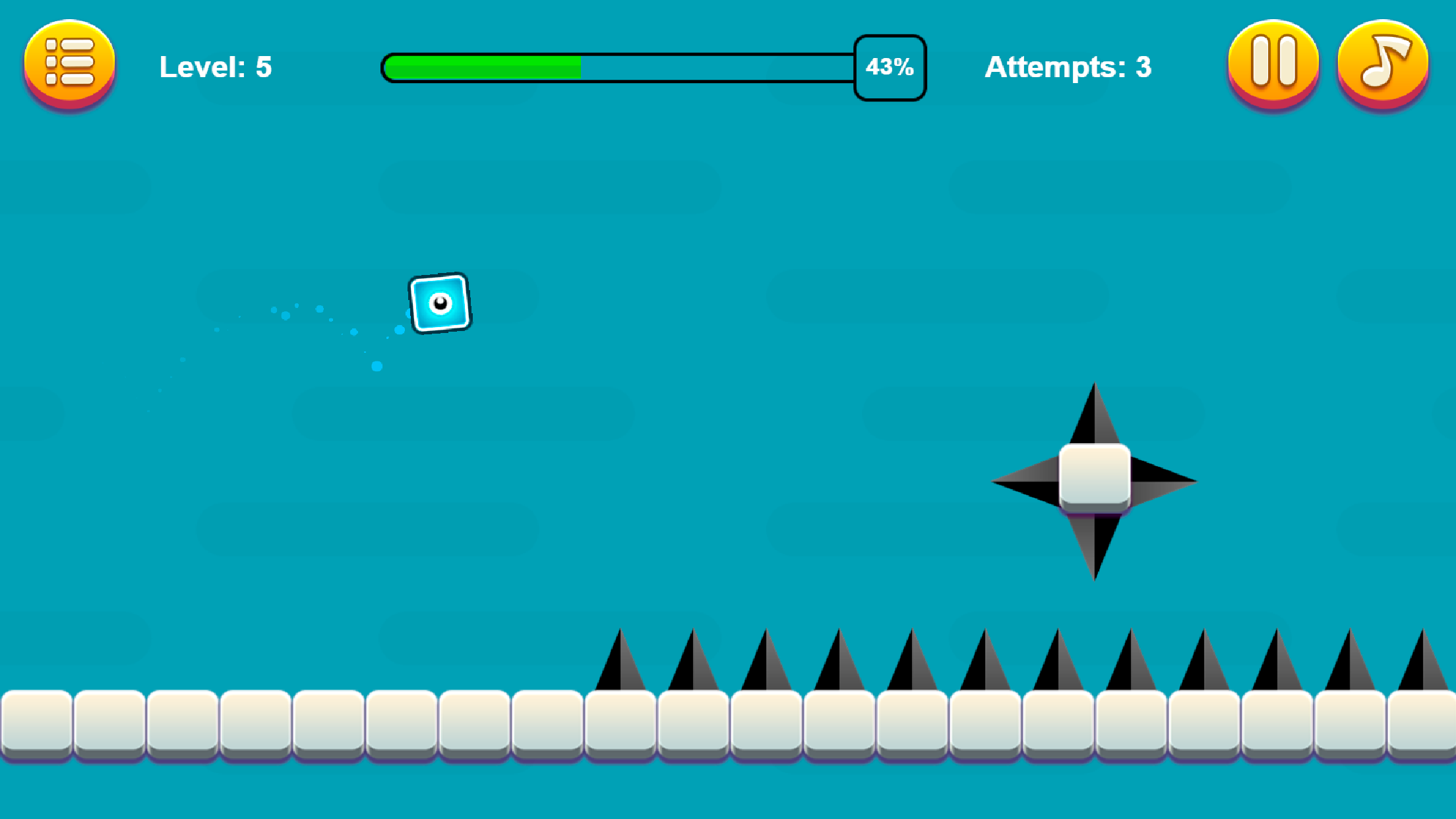This screenshot has width=1456, height=819.
Task: Click the spinning star obstacle
Action: click(1094, 481)
